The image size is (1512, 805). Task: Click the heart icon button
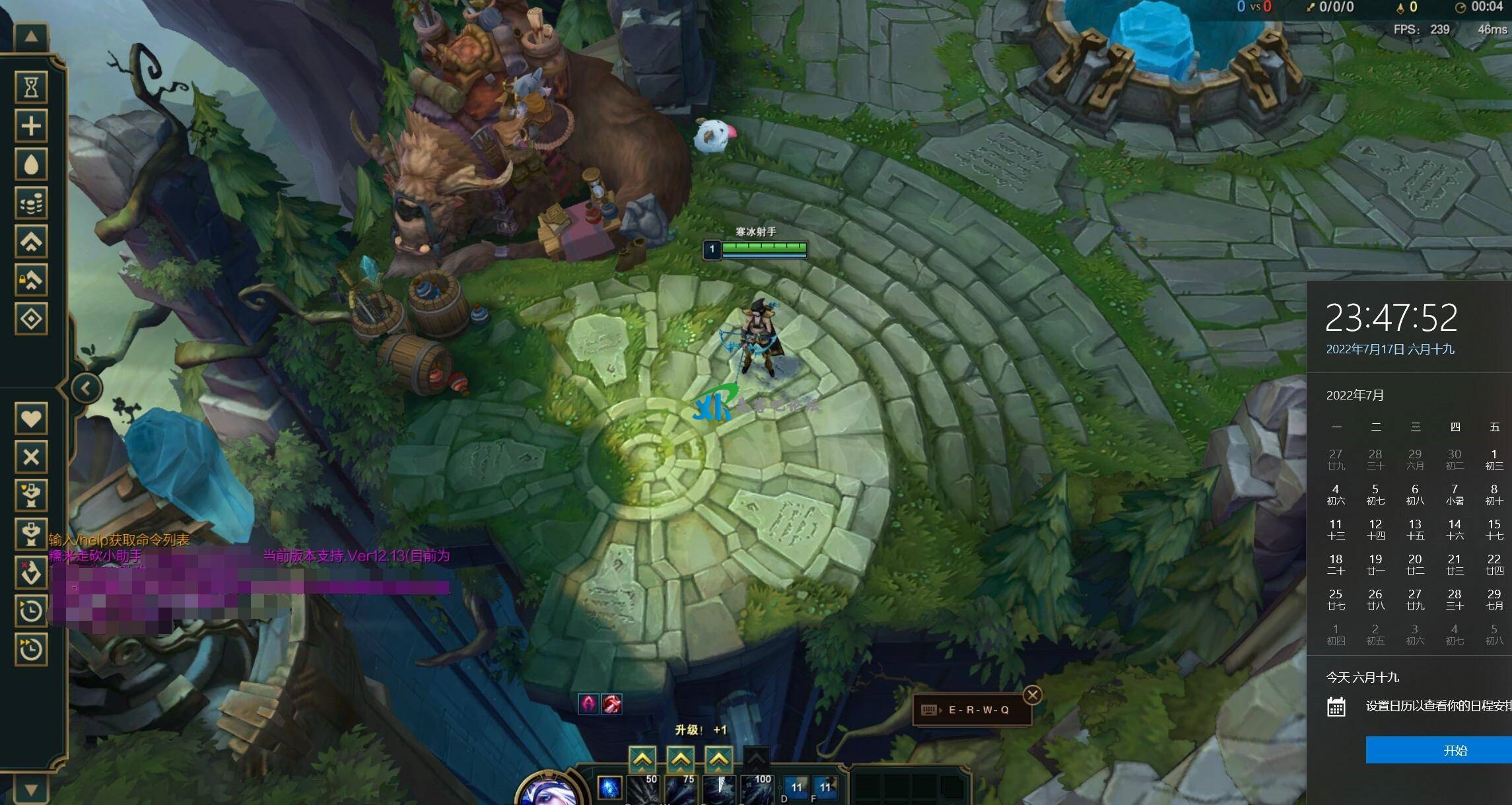coord(31,419)
